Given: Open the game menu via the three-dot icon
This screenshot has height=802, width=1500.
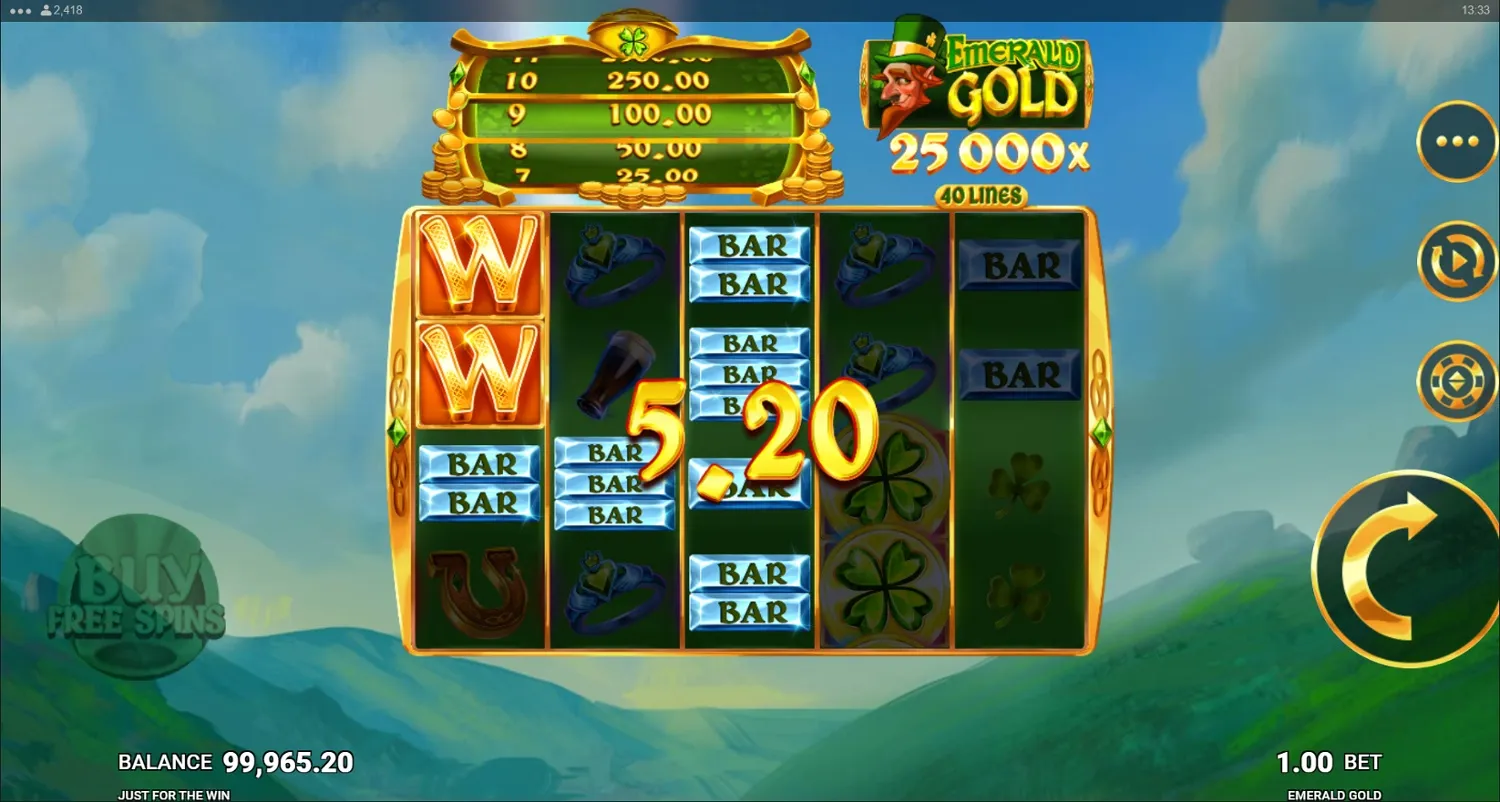Looking at the screenshot, I should tap(1456, 140).
